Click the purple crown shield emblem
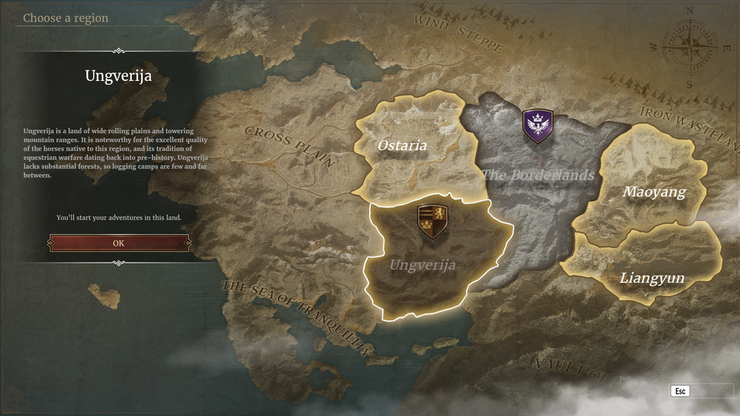740x416 pixels. (x=538, y=126)
